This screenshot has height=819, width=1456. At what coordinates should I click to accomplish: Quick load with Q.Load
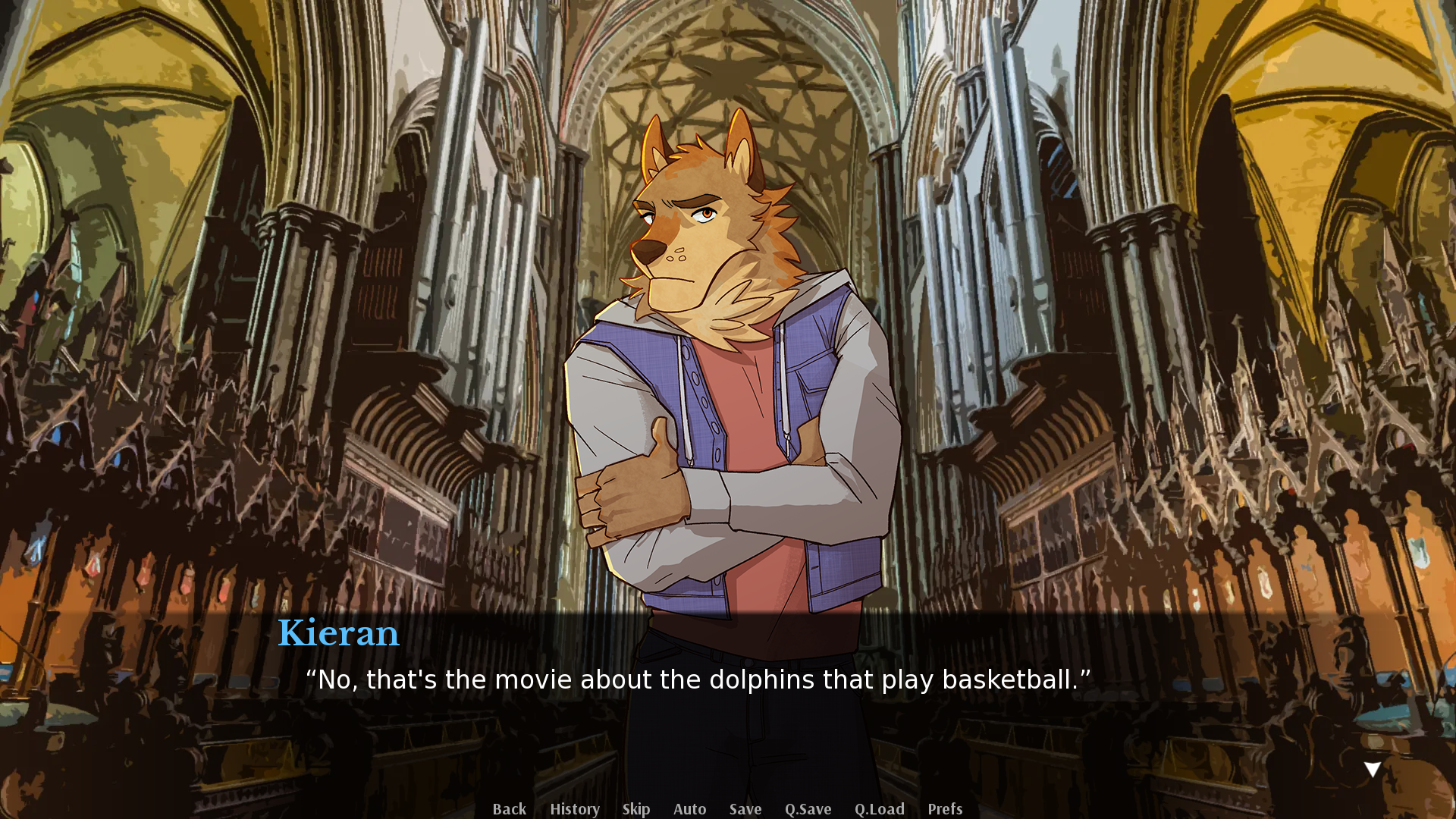click(x=879, y=809)
